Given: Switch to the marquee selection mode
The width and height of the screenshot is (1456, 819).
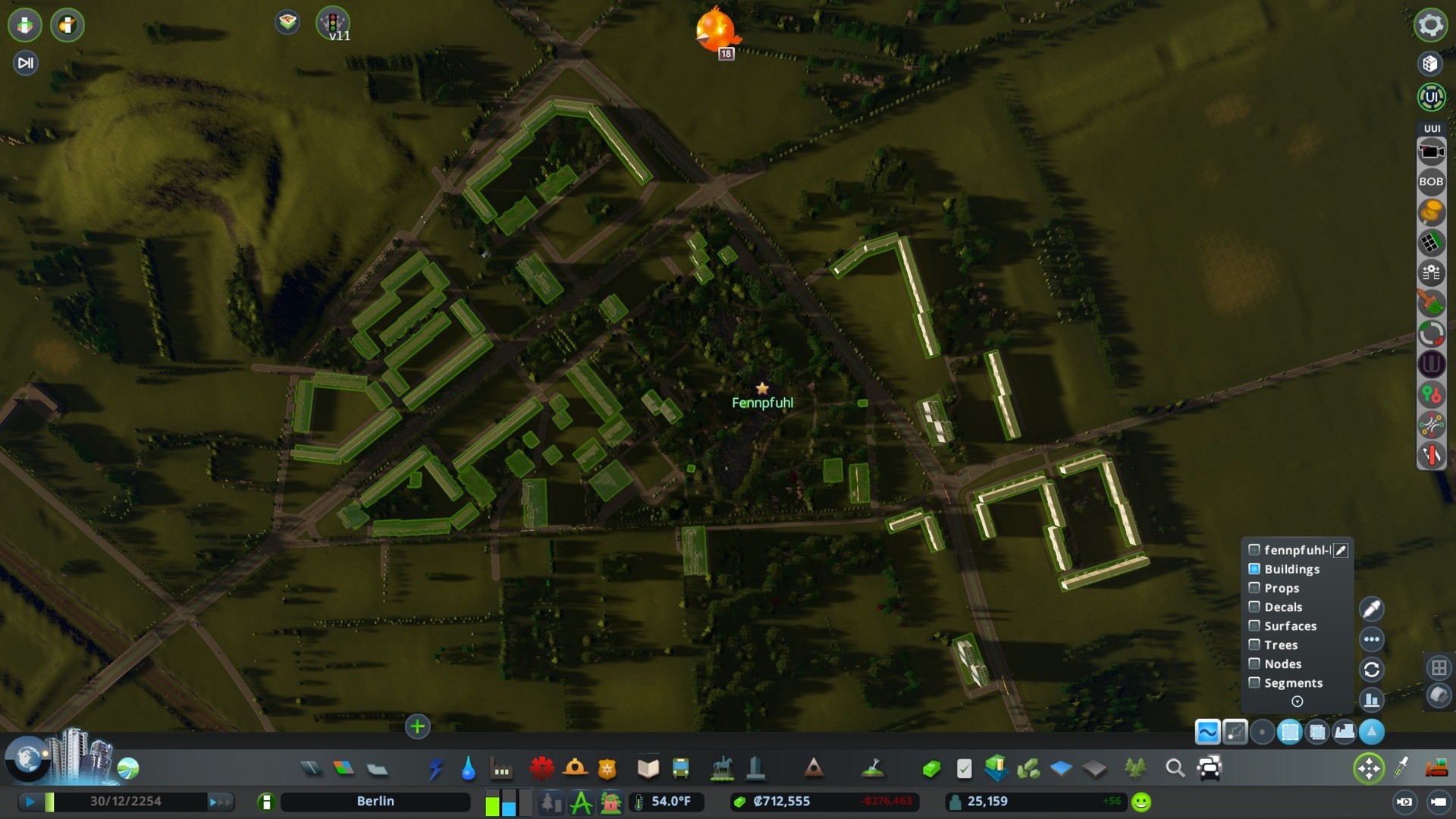Looking at the screenshot, I should point(1289,732).
